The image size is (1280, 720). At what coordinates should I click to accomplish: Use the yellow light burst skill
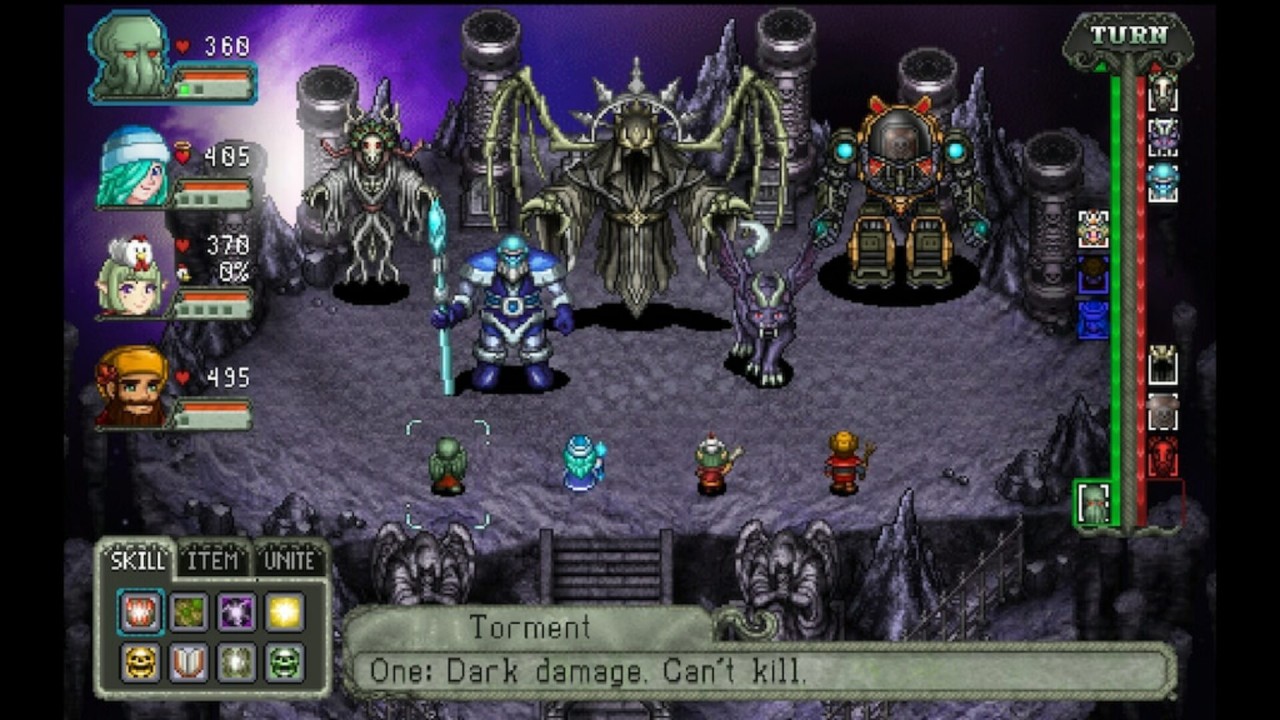[285, 612]
